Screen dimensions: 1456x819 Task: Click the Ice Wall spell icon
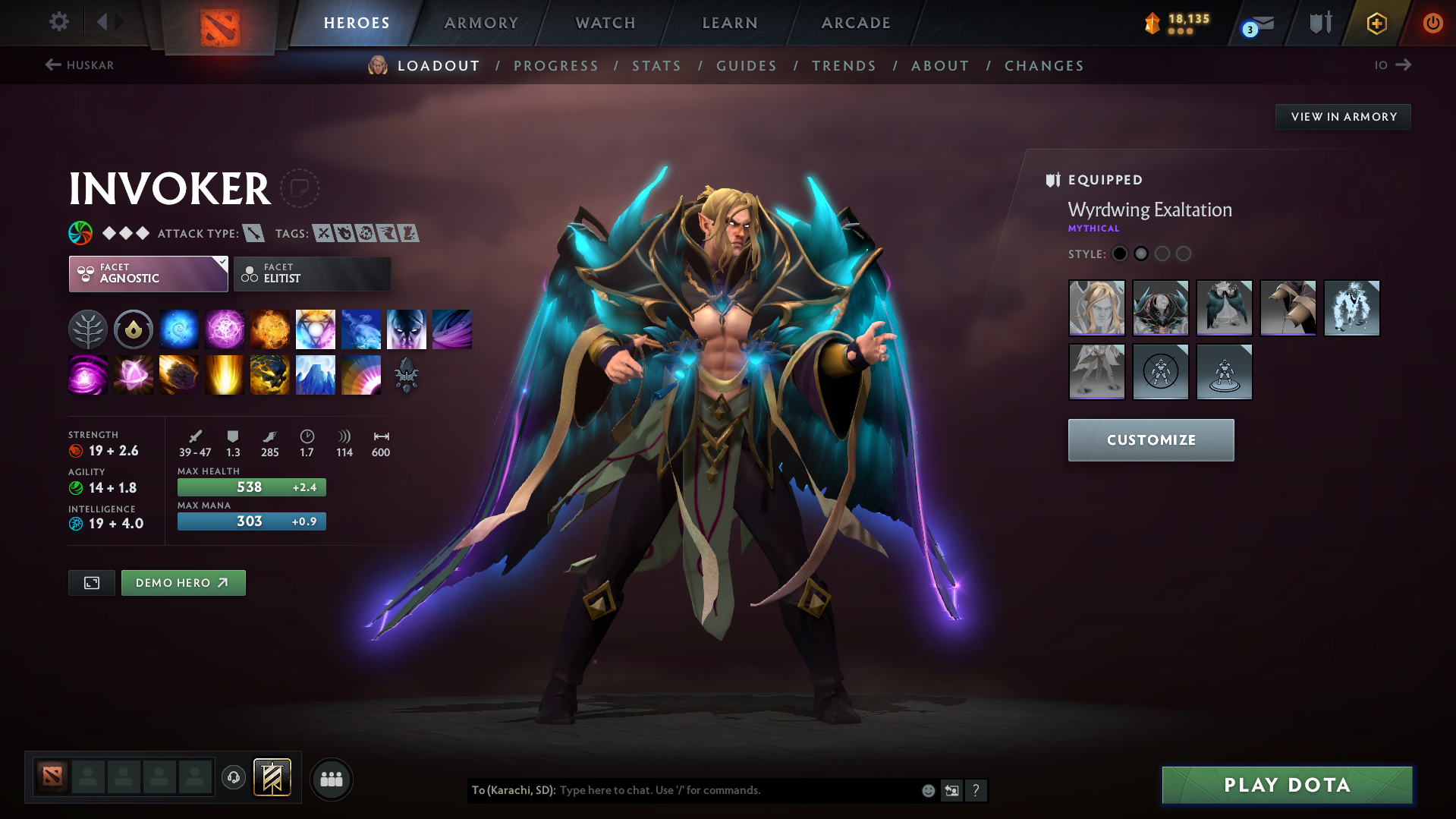(316, 374)
